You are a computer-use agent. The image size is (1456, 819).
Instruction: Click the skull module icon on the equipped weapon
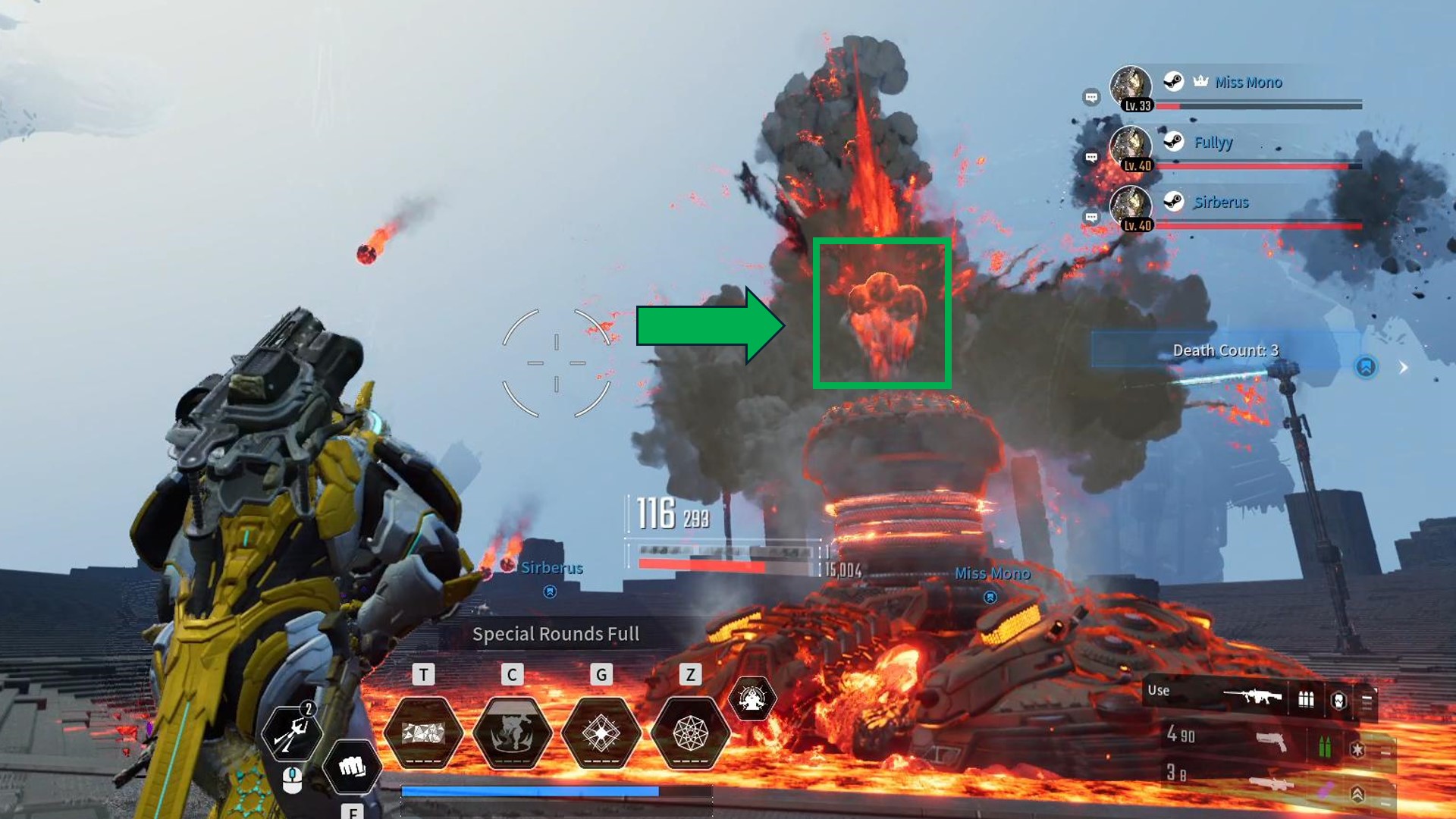(1339, 700)
